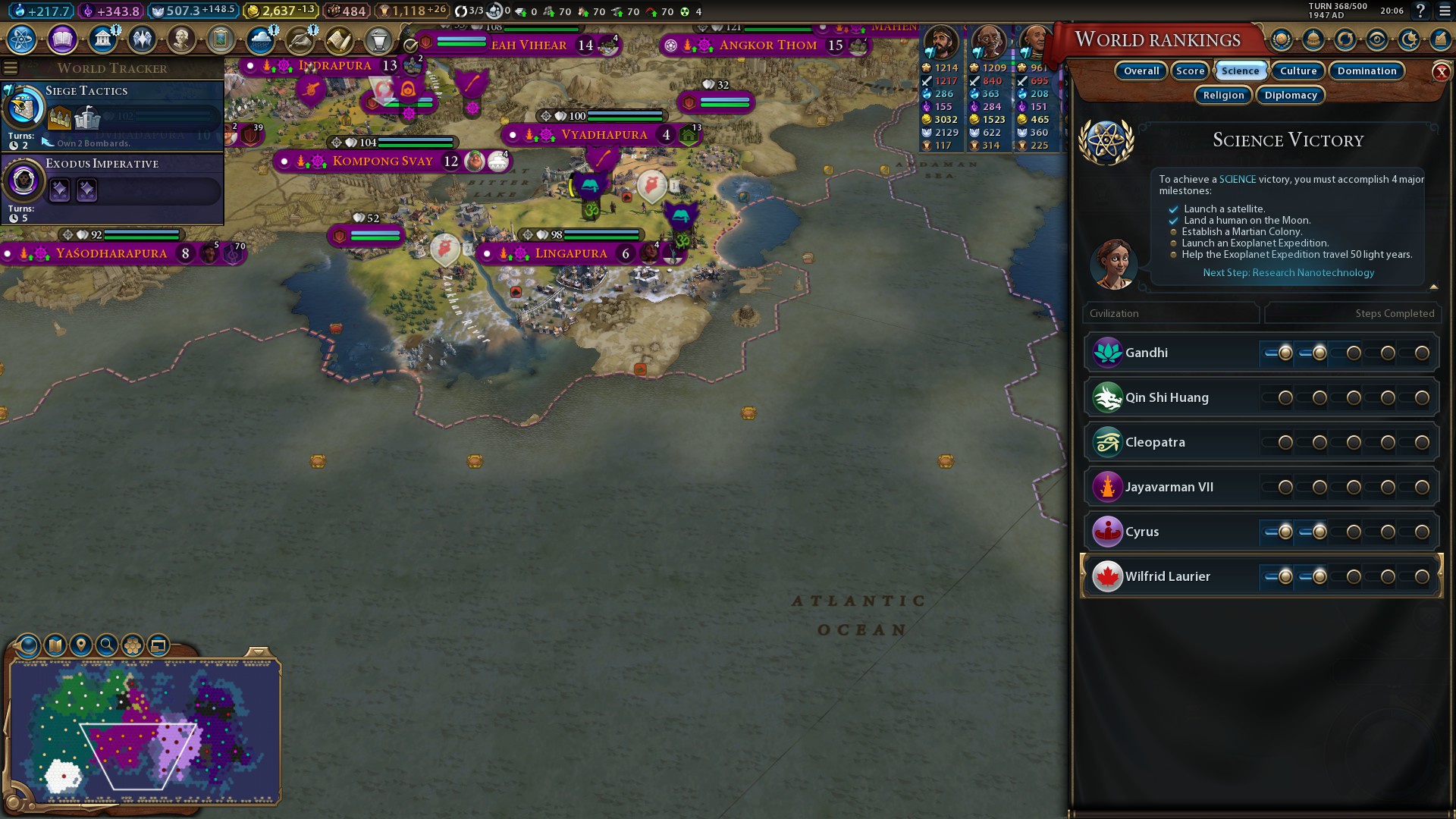Image resolution: width=1456 pixels, height=819 pixels.
Task: Open the minimap search magnifier button
Action: coord(107,645)
